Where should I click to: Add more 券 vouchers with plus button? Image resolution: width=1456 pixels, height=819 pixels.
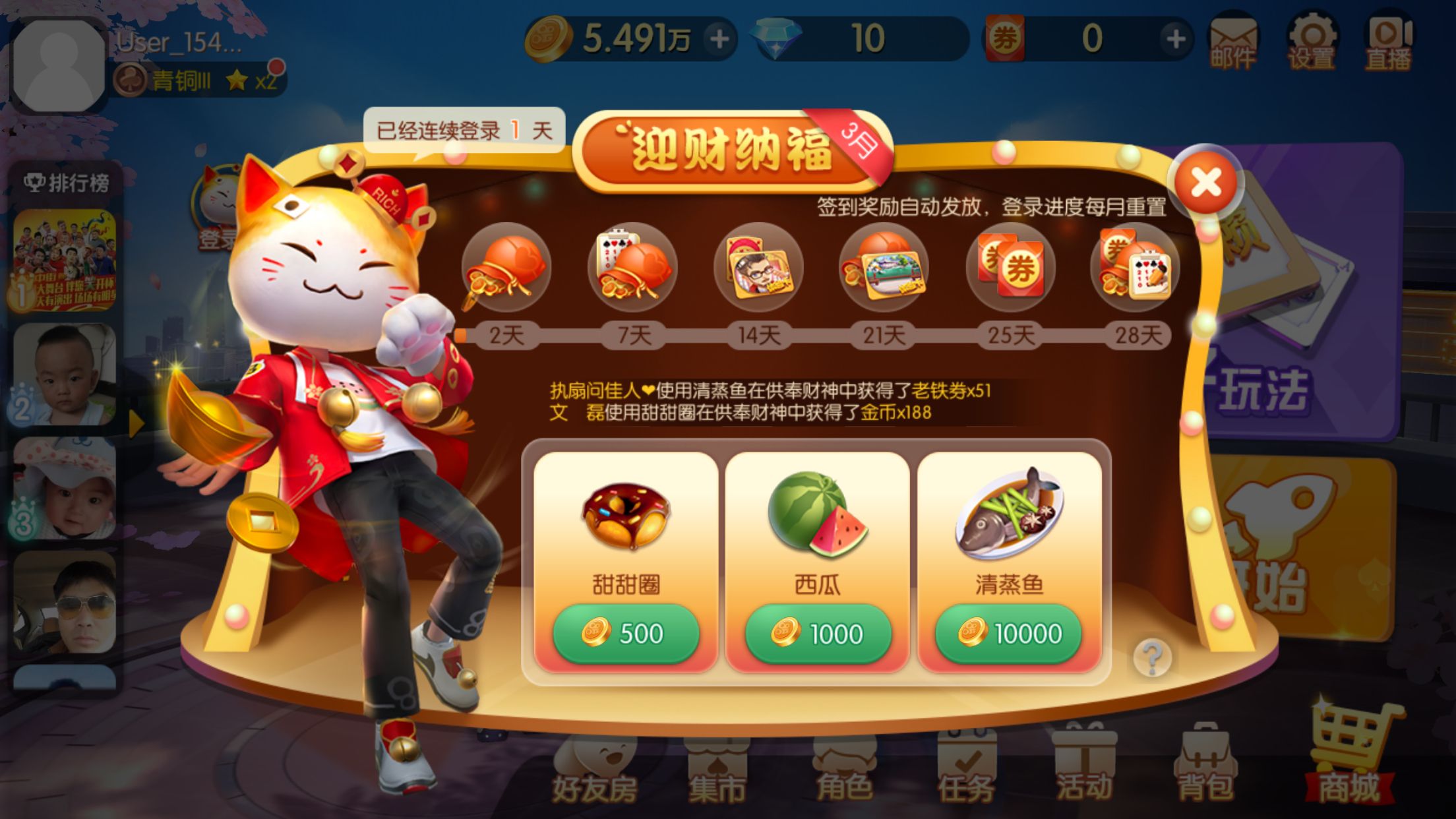(x=1175, y=39)
